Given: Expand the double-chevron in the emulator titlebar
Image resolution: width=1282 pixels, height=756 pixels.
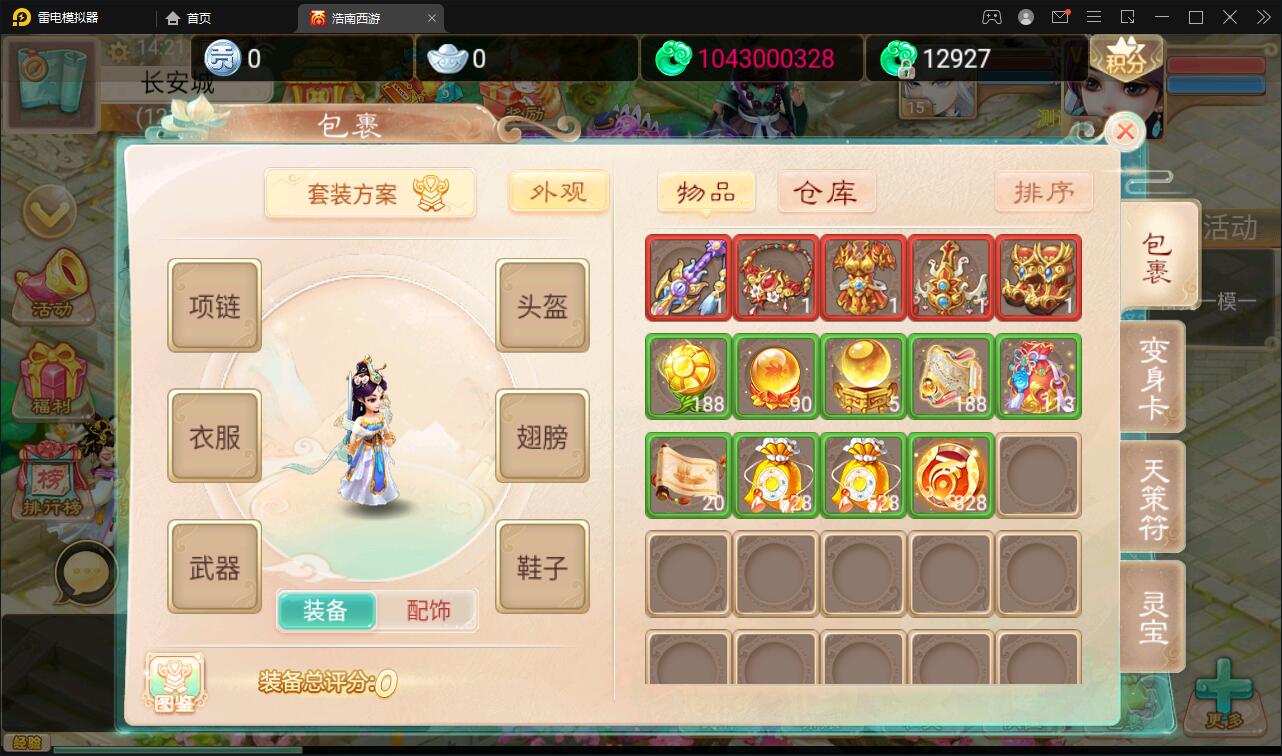Looking at the screenshot, I should (x=1262, y=17).
